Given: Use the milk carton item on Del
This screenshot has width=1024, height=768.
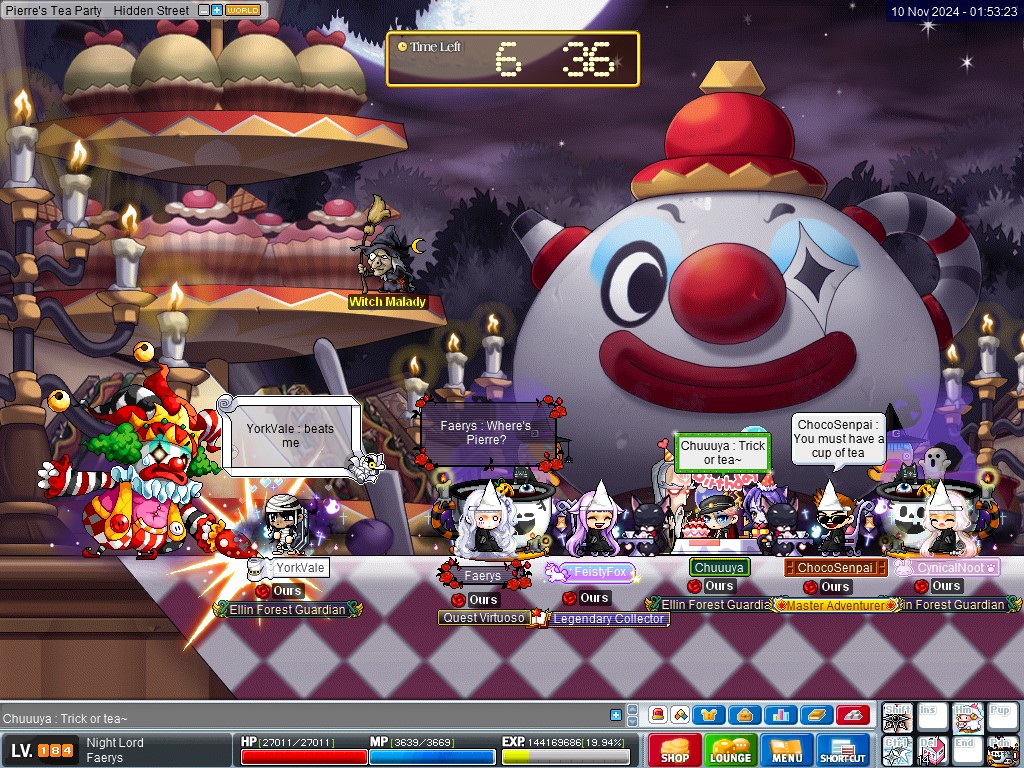Looking at the screenshot, I should pyautogui.click(x=932, y=750).
